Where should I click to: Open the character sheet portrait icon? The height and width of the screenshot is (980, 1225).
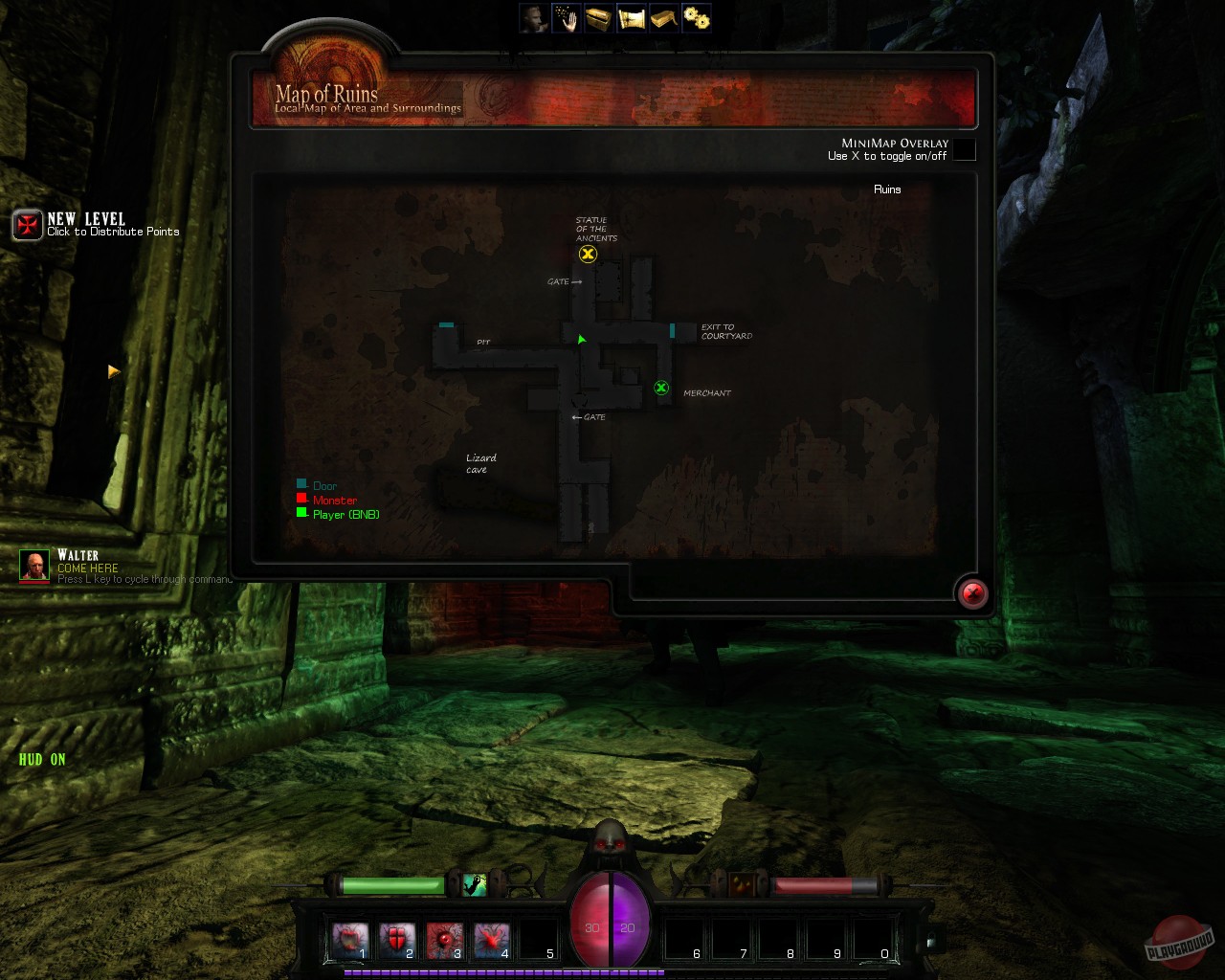(x=533, y=16)
